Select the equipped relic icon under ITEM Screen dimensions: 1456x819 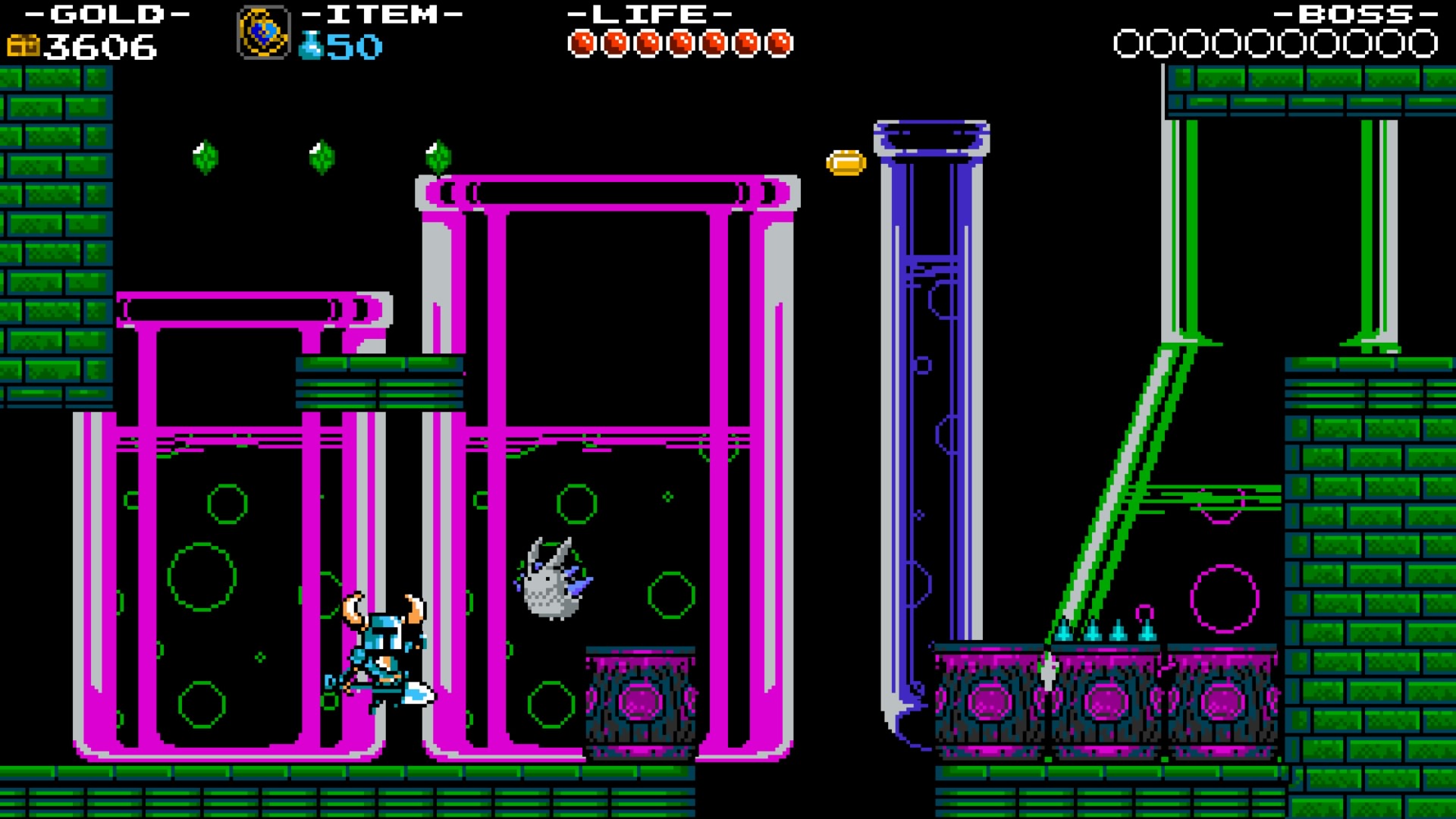pyautogui.click(x=265, y=30)
